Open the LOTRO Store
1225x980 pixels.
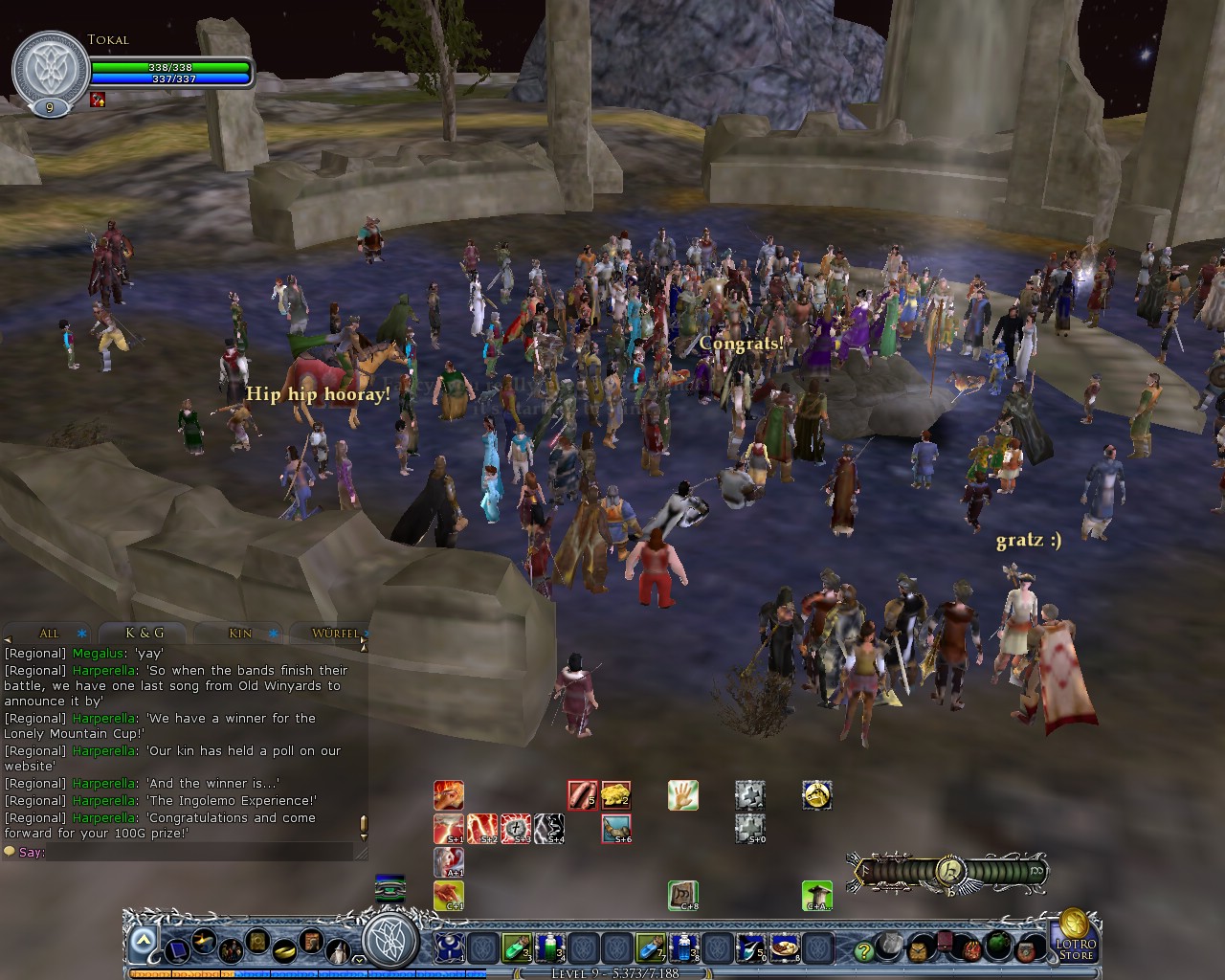pos(1075,938)
